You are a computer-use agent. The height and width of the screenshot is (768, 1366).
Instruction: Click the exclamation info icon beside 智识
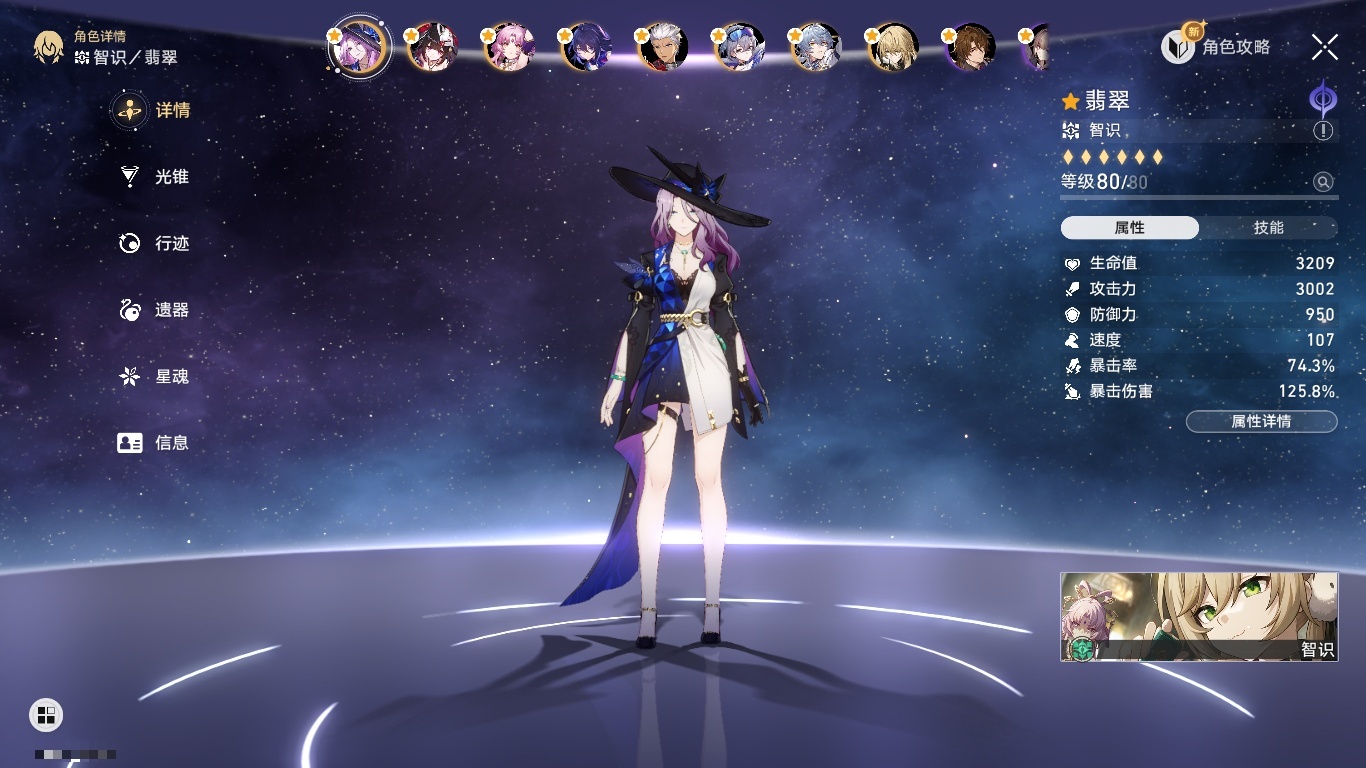(1323, 131)
